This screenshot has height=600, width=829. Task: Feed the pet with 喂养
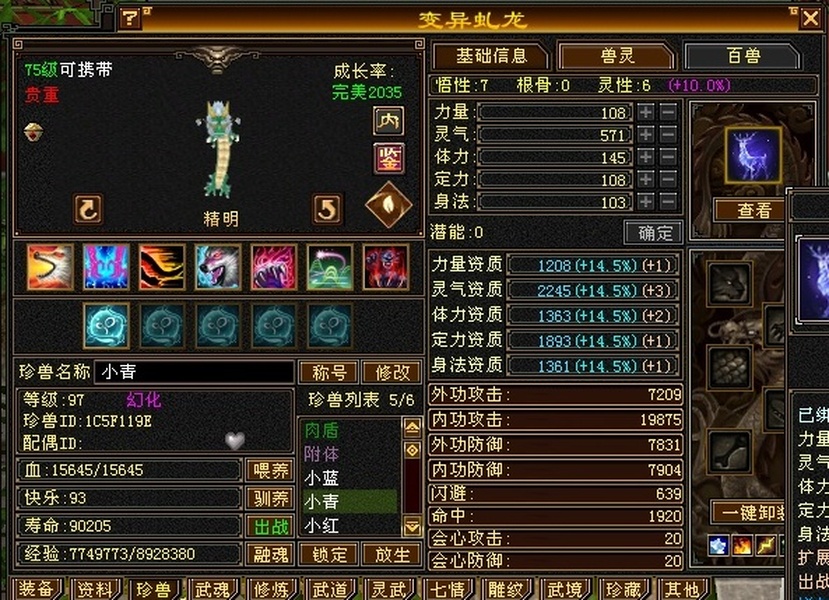click(x=268, y=470)
